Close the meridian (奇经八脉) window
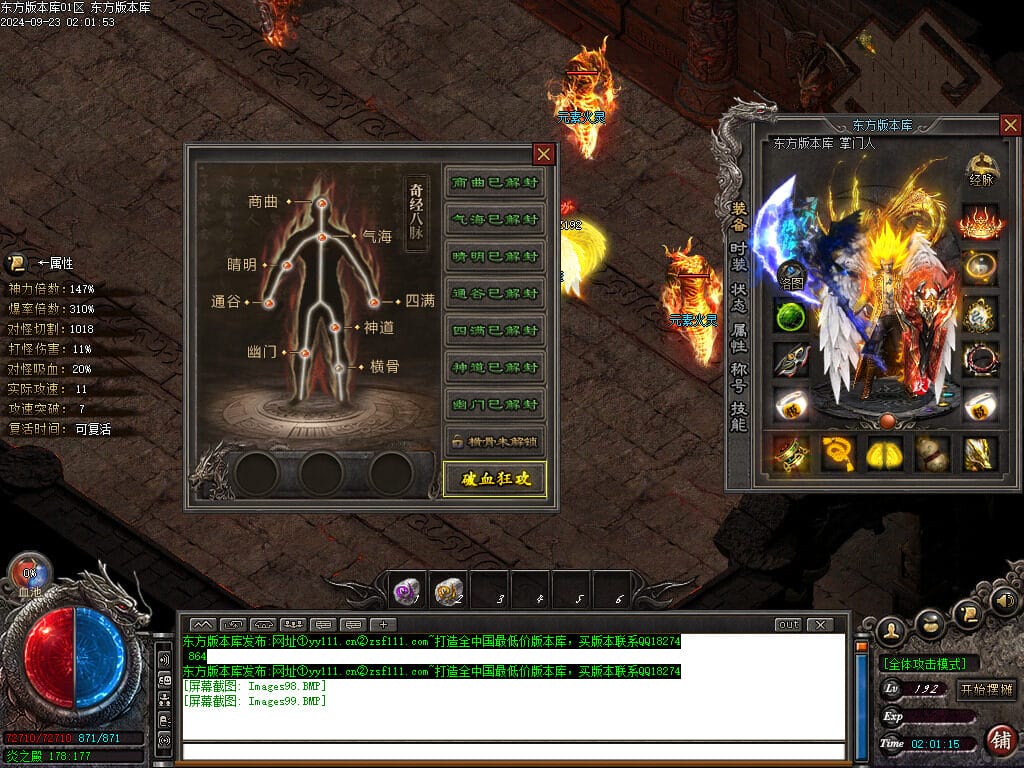Screen dimensions: 1024x768 [x=543, y=154]
